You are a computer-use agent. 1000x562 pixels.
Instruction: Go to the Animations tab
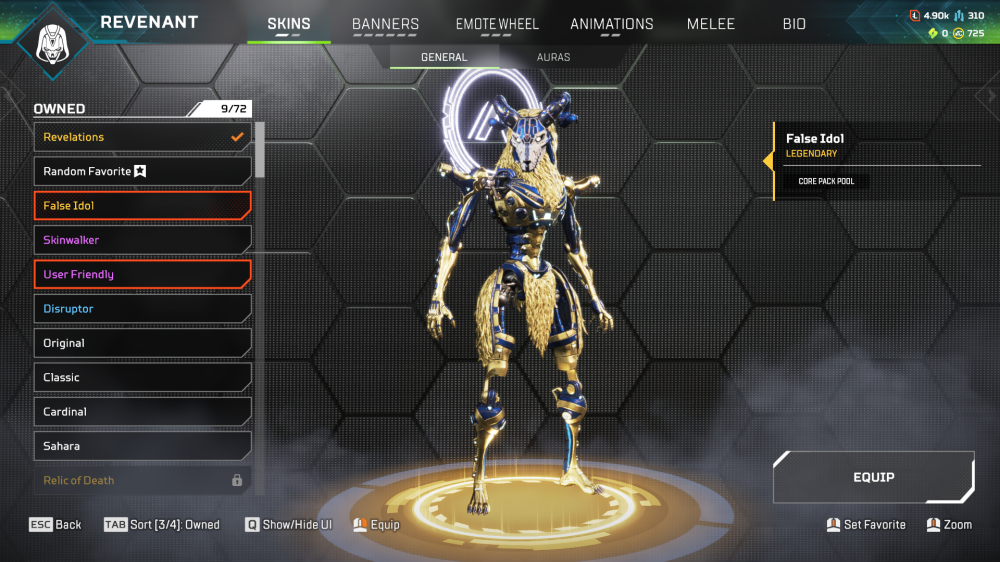tap(611, 24)
